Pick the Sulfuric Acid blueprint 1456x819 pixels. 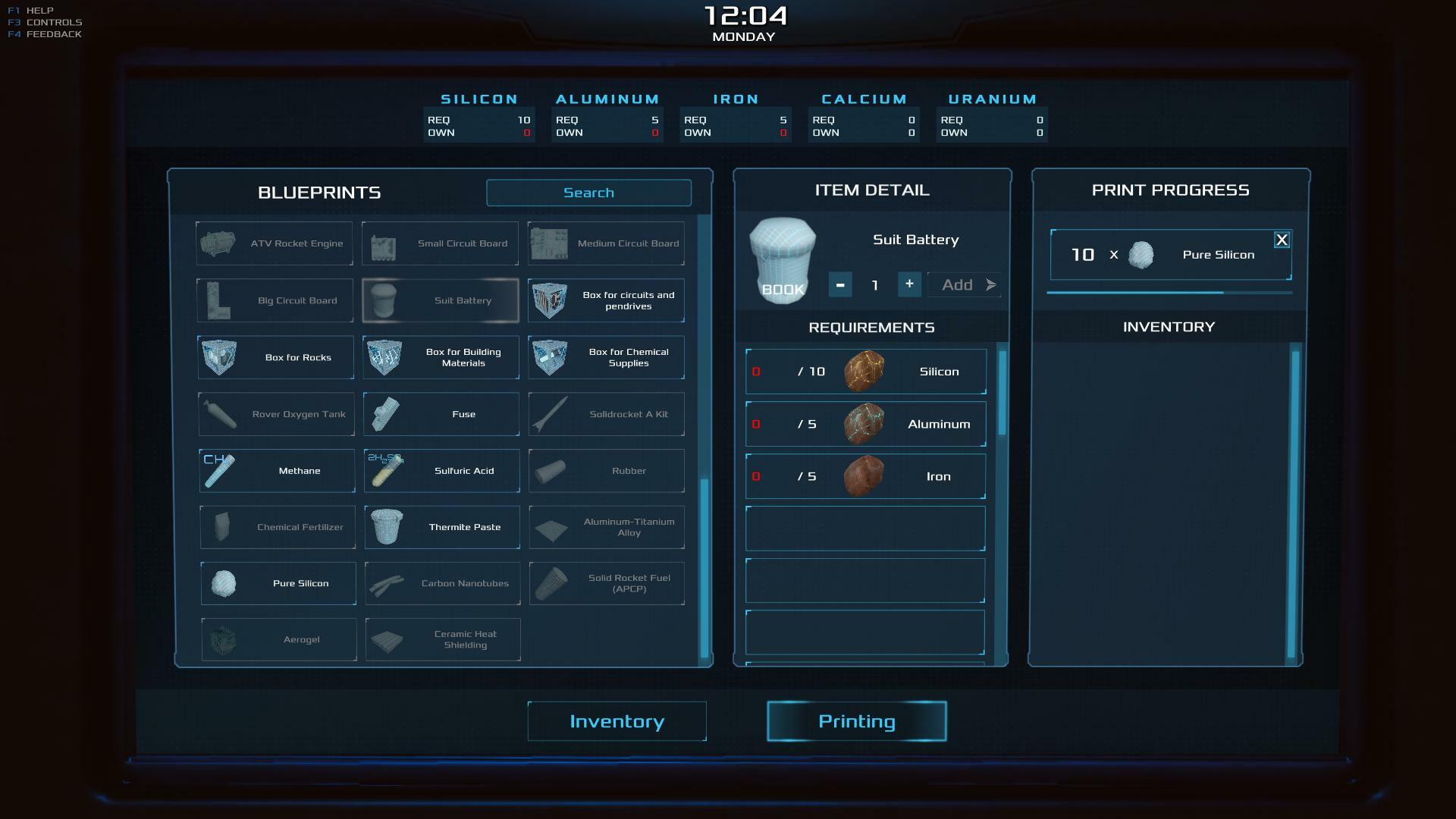click(441, 471)
